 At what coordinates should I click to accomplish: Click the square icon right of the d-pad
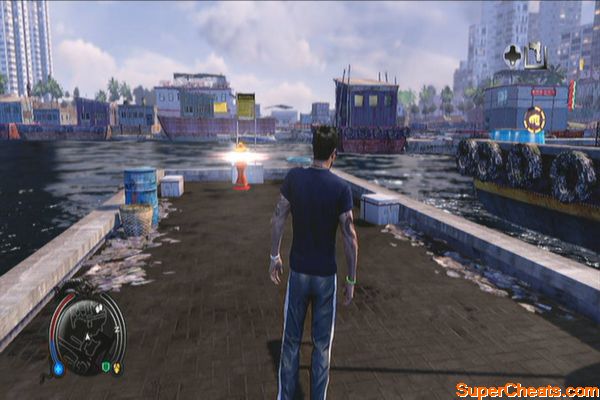[x=534, y=54]
